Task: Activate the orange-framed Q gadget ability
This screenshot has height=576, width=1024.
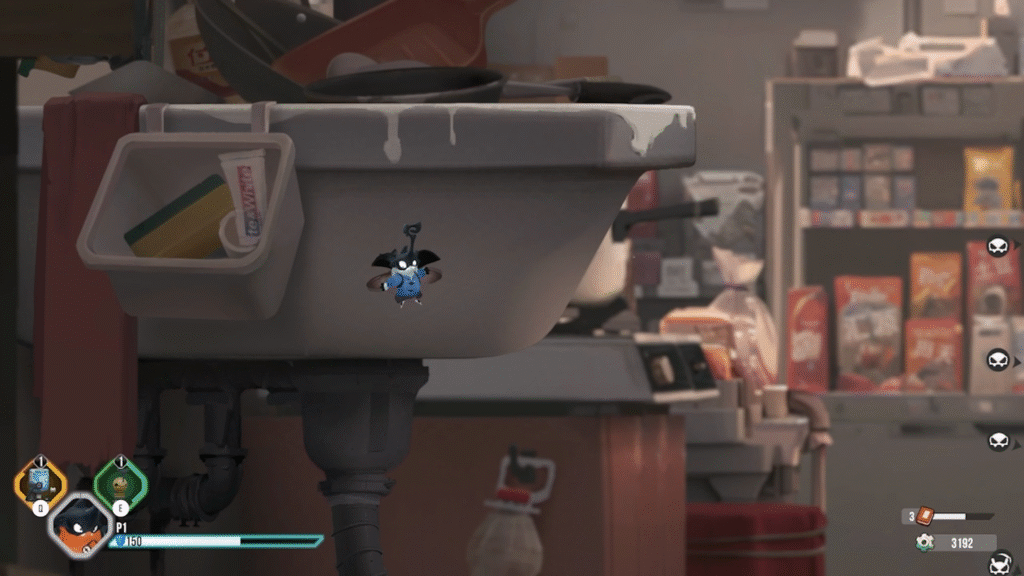Action: point(40,484)
